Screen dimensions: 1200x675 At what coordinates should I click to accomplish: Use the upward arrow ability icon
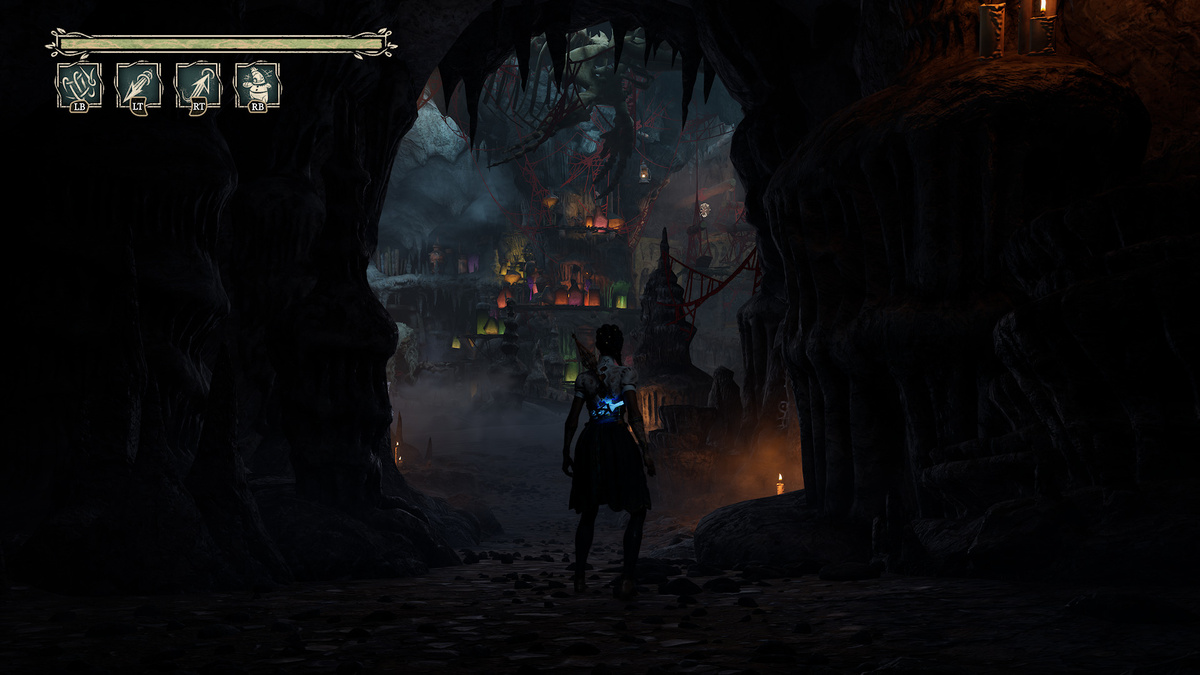pyautogui.click(x=198, y=85)
